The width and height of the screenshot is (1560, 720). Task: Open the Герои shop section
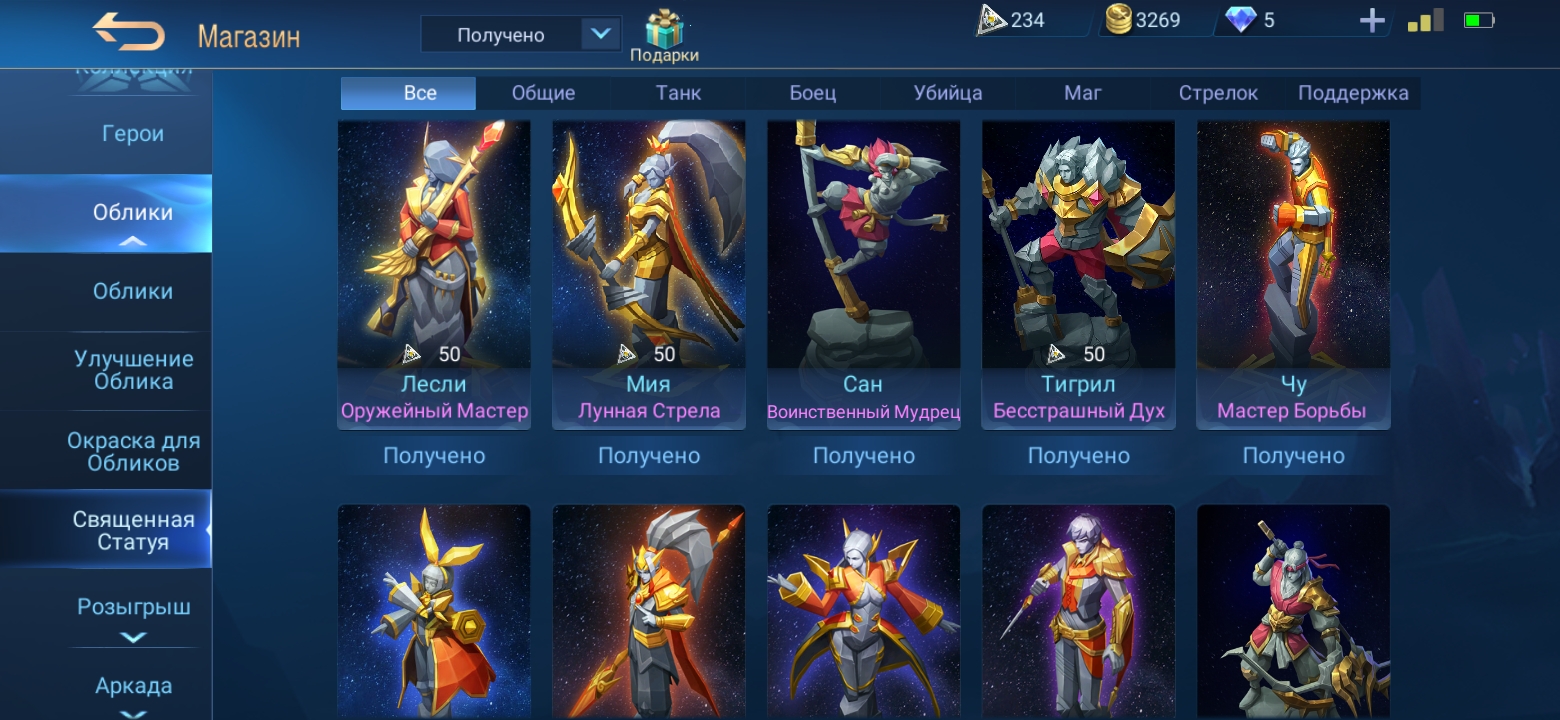pyautogui.click(x=132, y=134)
